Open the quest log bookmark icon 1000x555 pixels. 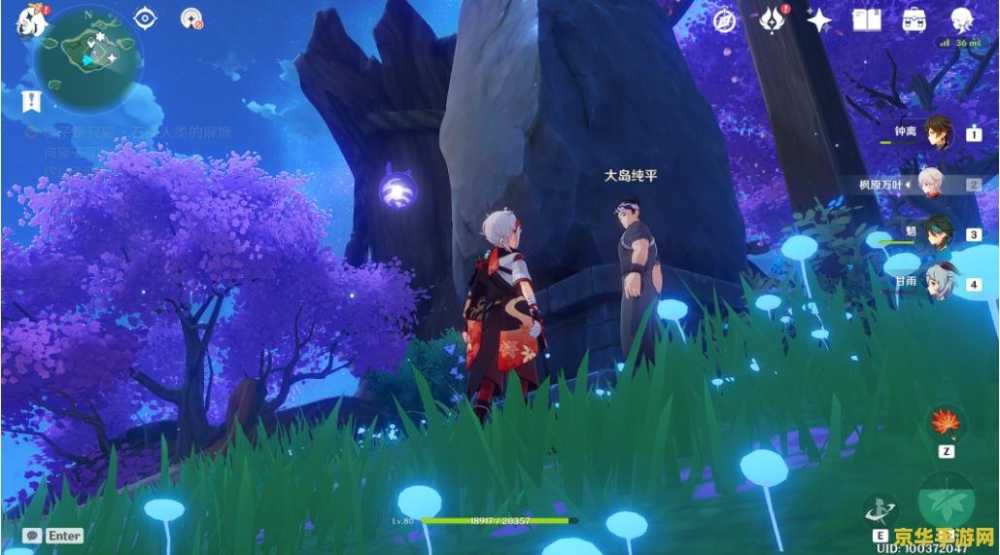click(x=32, y=100)
